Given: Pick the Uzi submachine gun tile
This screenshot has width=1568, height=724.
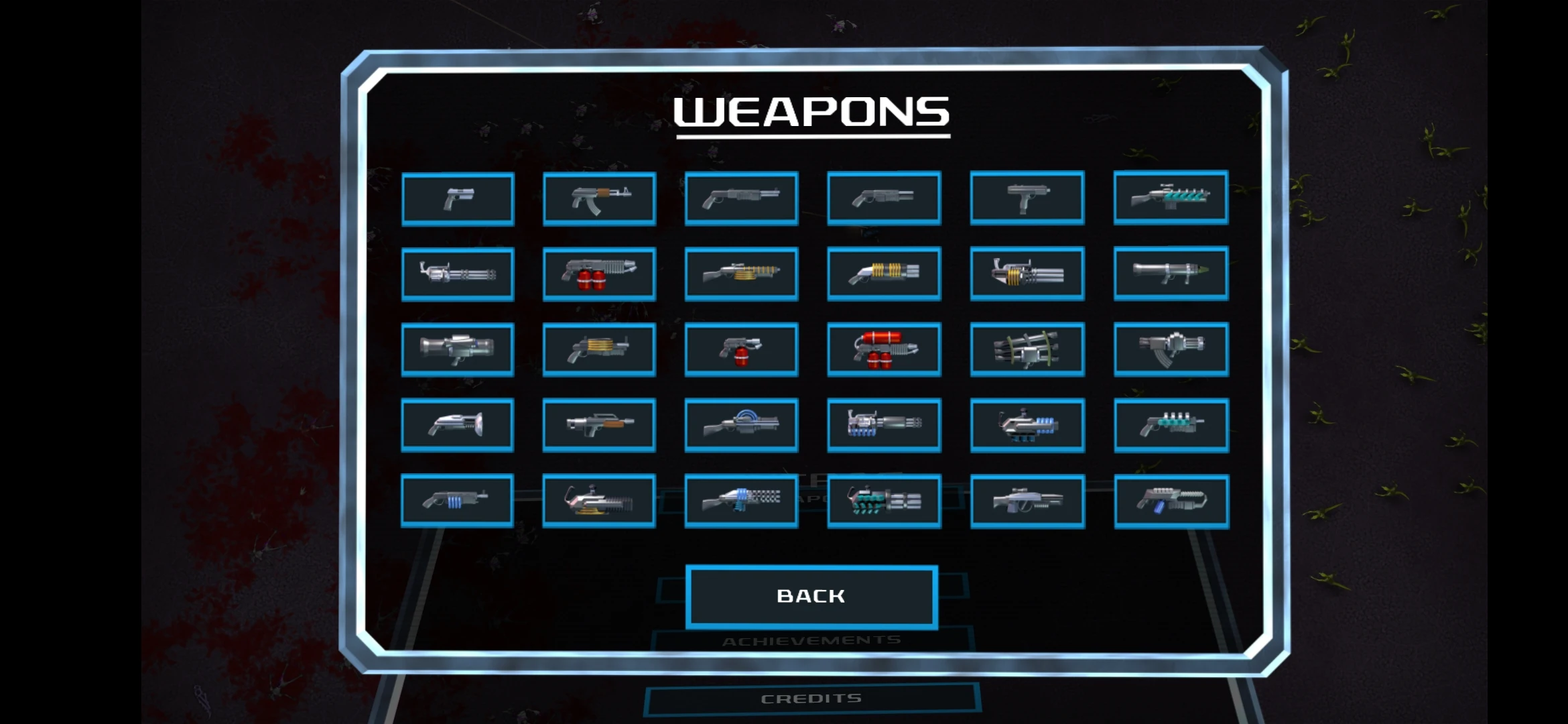Looking at the screenshot, I should point(1027,198).
